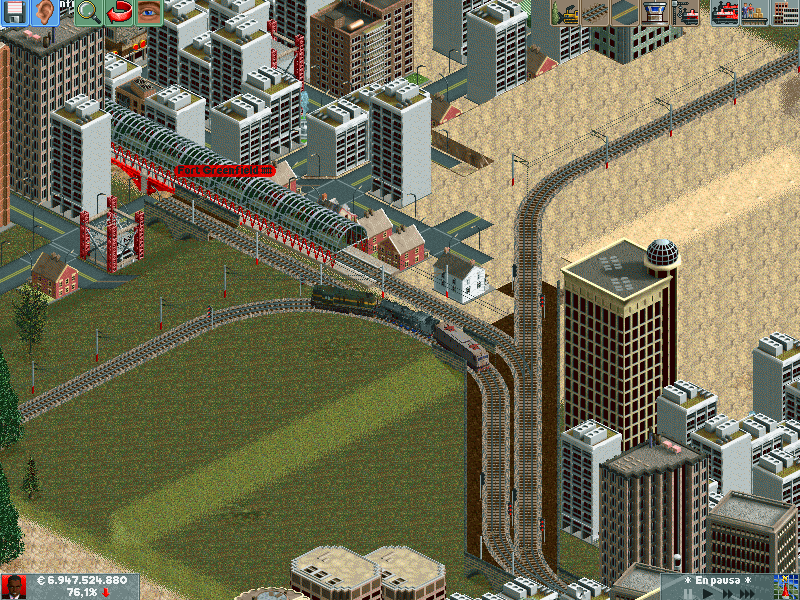Open the railway track construction tool
Screen dimensions: 800x600
pyautogui.click(x=596, y=12)
